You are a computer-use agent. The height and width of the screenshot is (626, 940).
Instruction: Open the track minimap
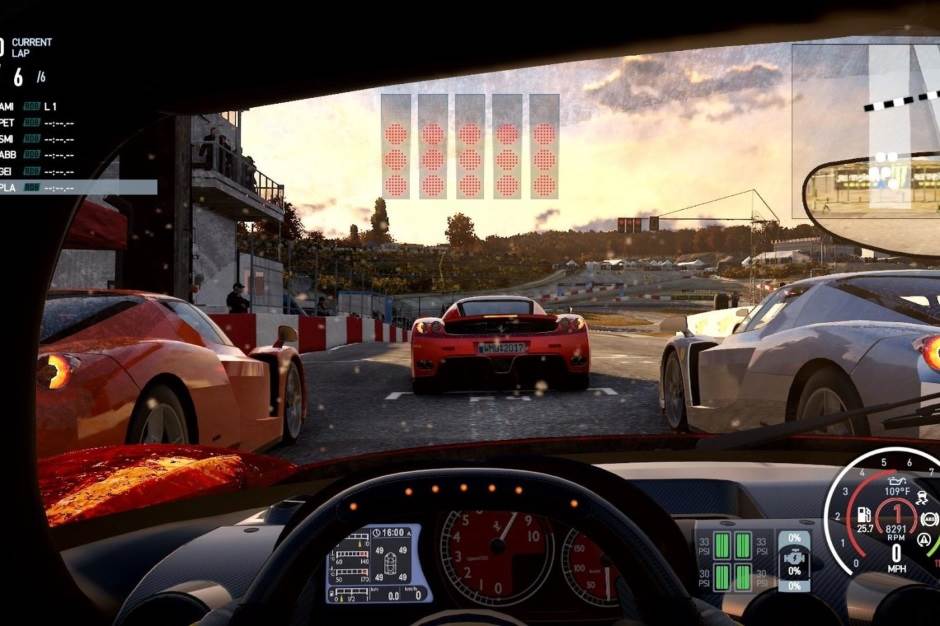tap(864, 130)
